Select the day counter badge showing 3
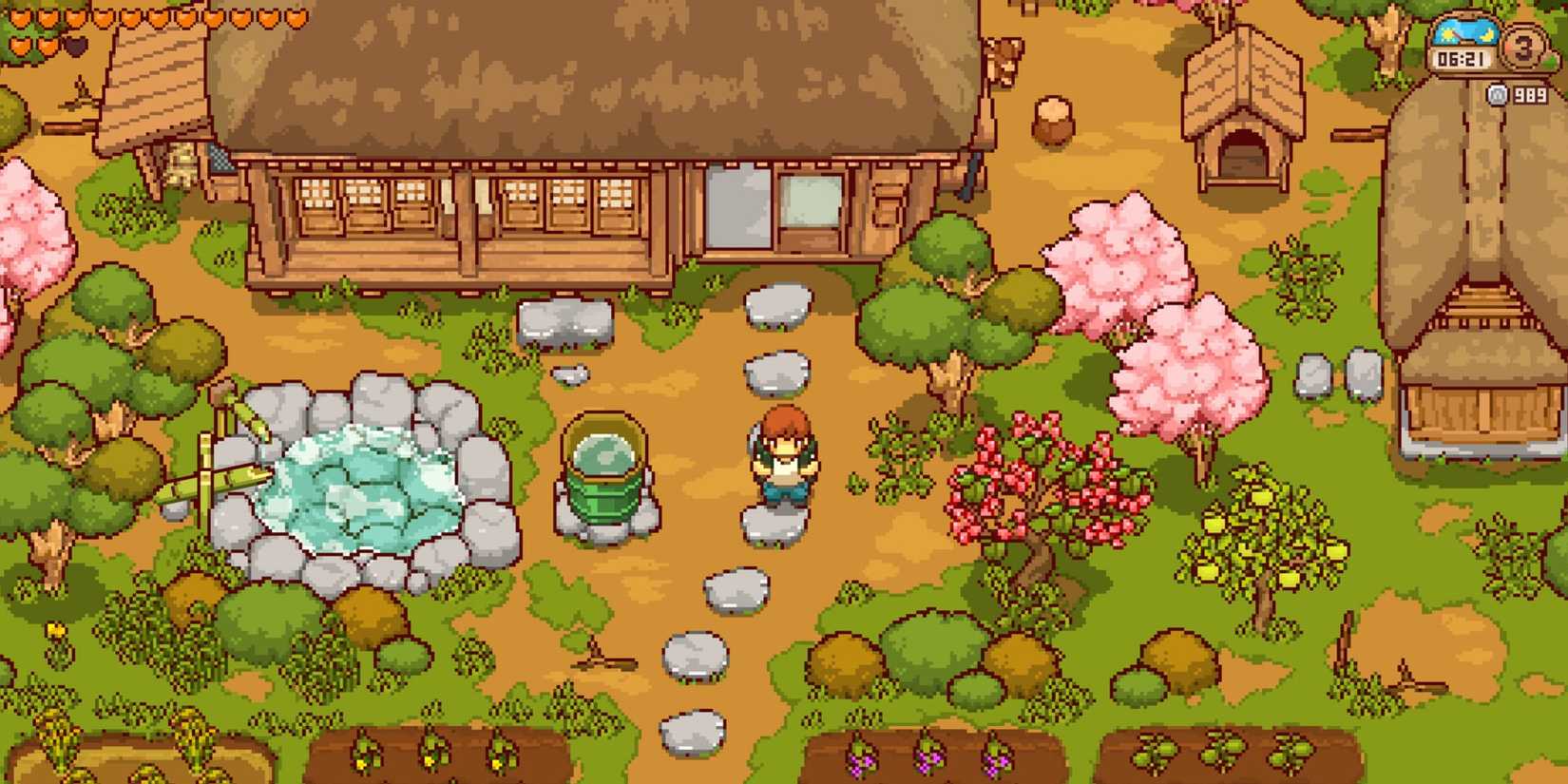 [x=1523, y=48]
